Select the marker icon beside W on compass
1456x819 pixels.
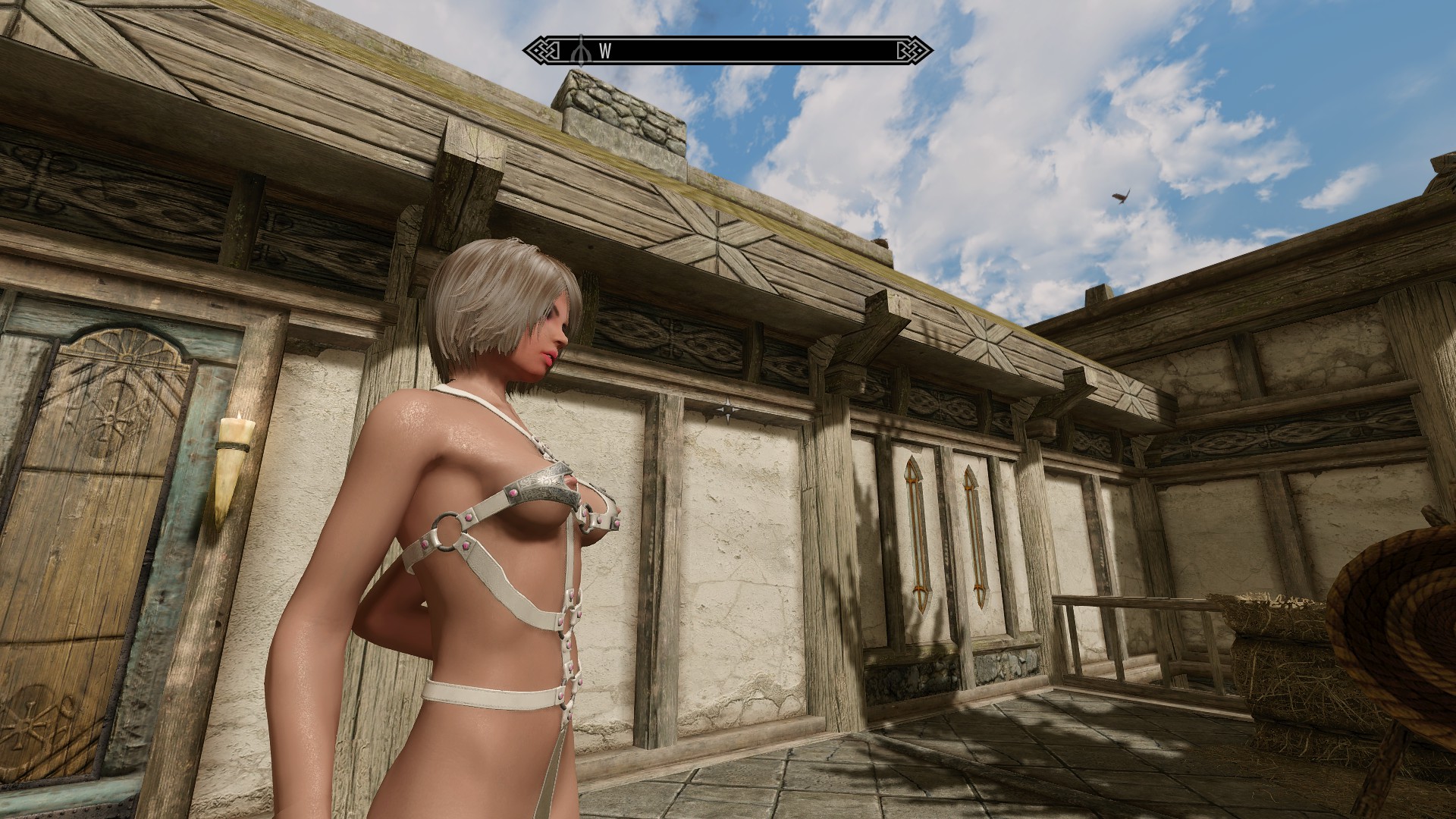[582, 51]
